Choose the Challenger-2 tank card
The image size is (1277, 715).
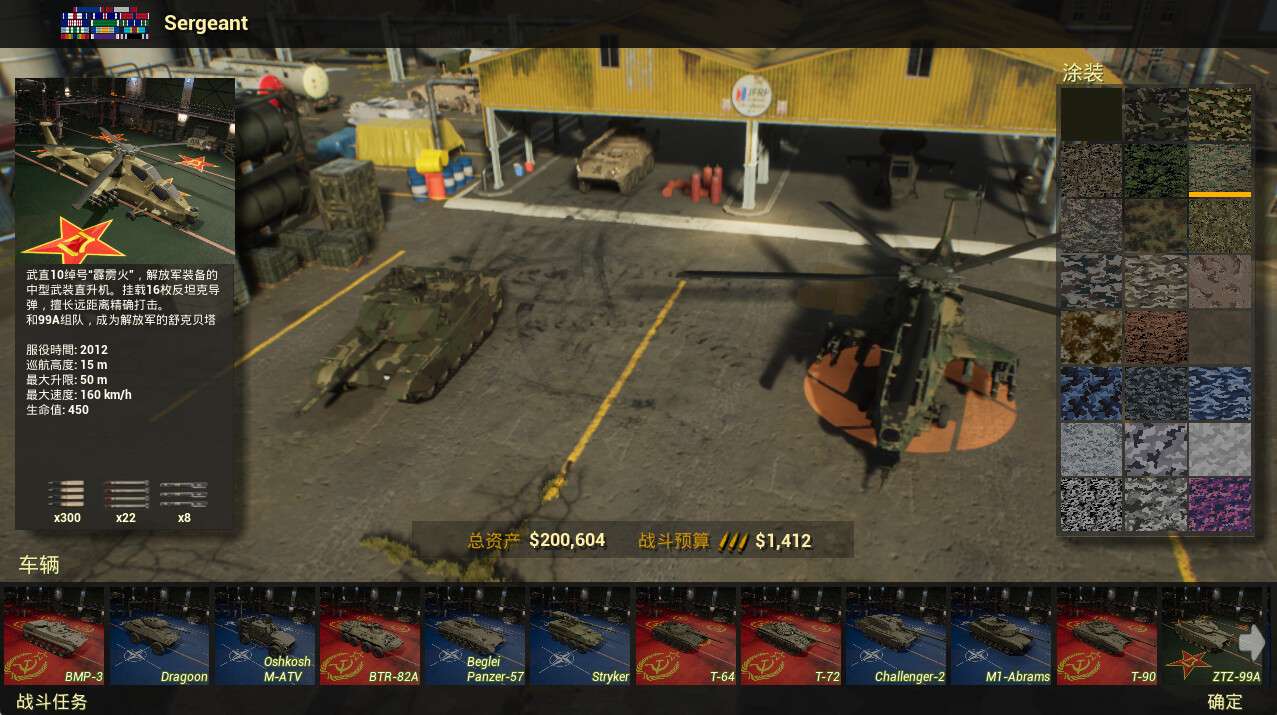point(896,636)
